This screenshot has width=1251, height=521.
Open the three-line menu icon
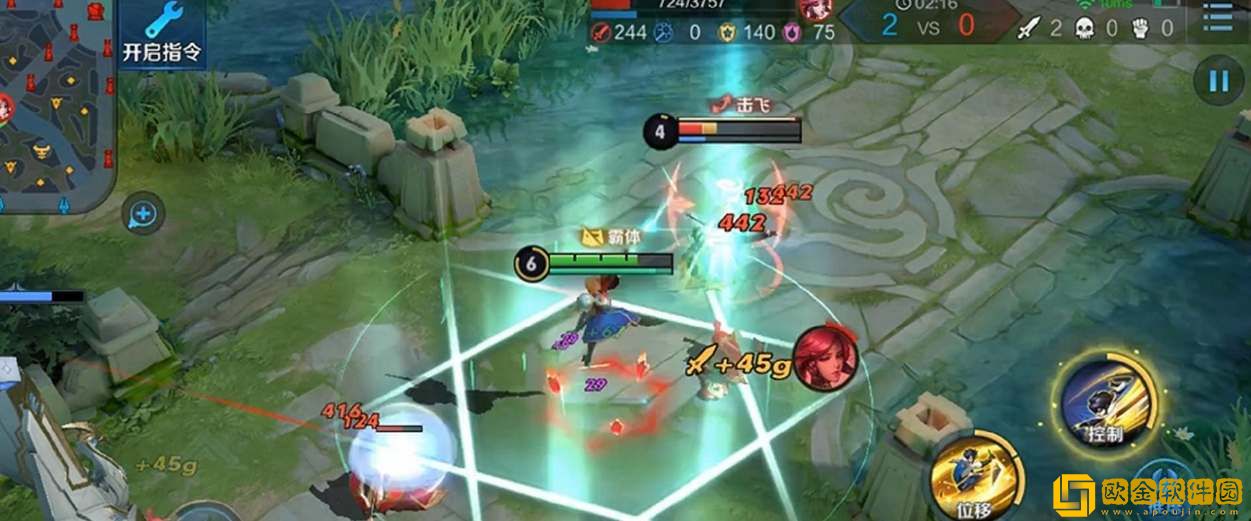1218,19
